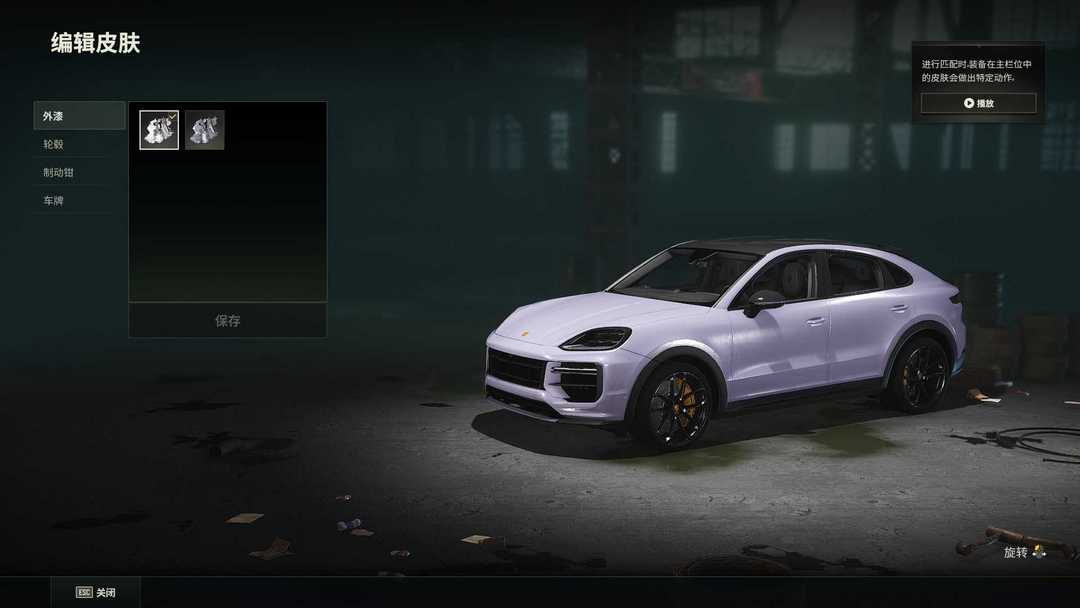The width and height of the screenshot is (1080, 608).
Task: Click the 保存 save button
Action: coord(227,321)
